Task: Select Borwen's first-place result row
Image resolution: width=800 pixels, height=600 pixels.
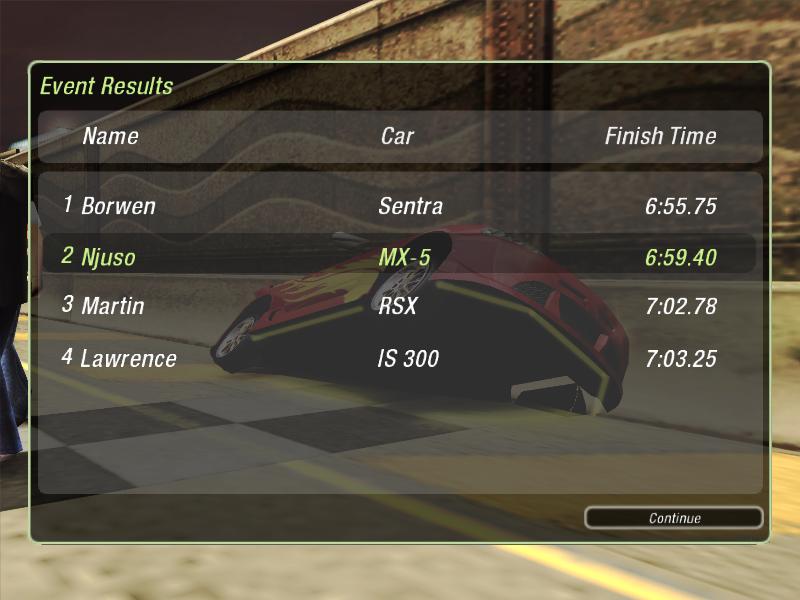Action: pos(400,207)
